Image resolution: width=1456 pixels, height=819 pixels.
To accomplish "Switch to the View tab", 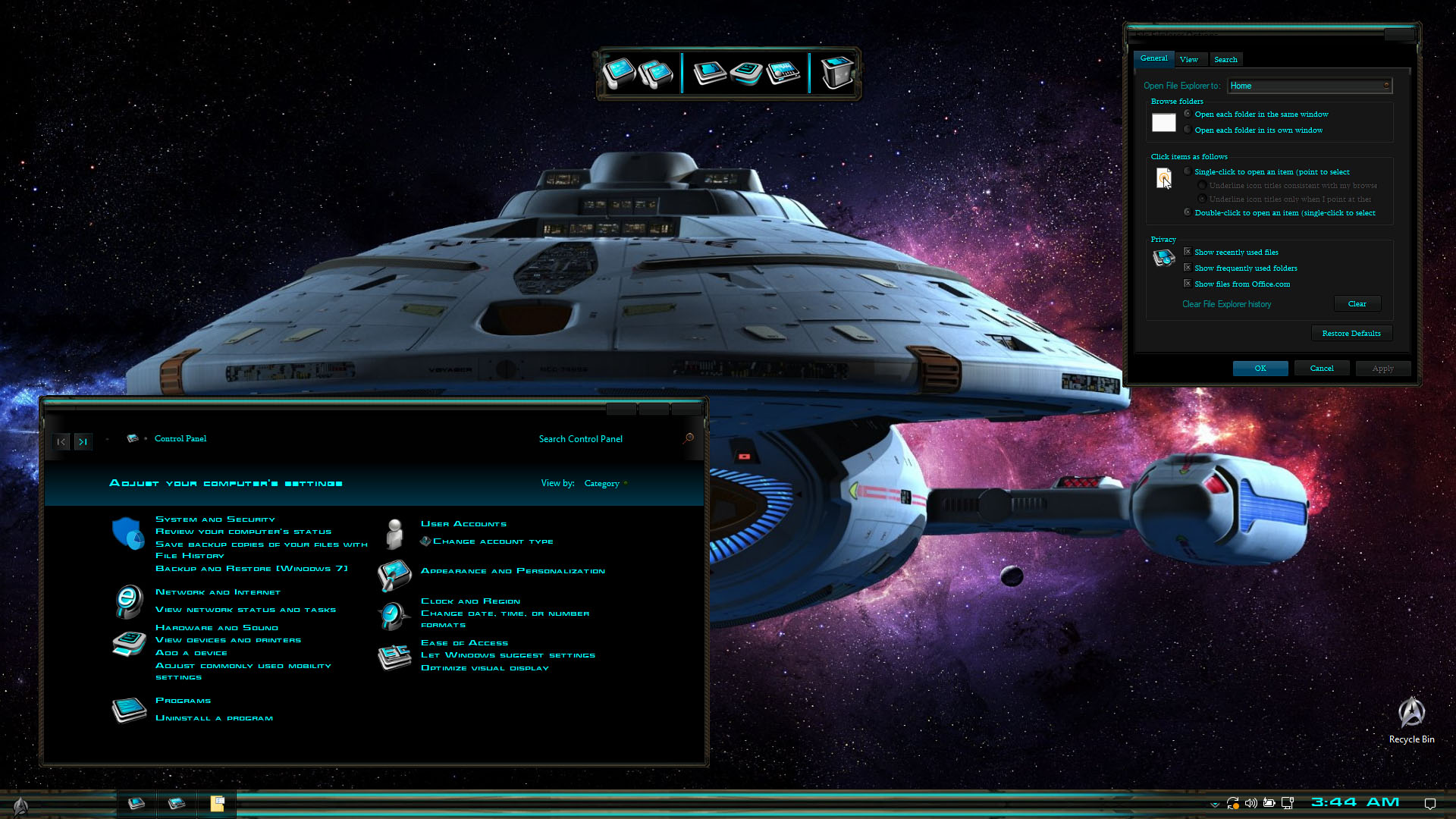I will pos(1188,59).
